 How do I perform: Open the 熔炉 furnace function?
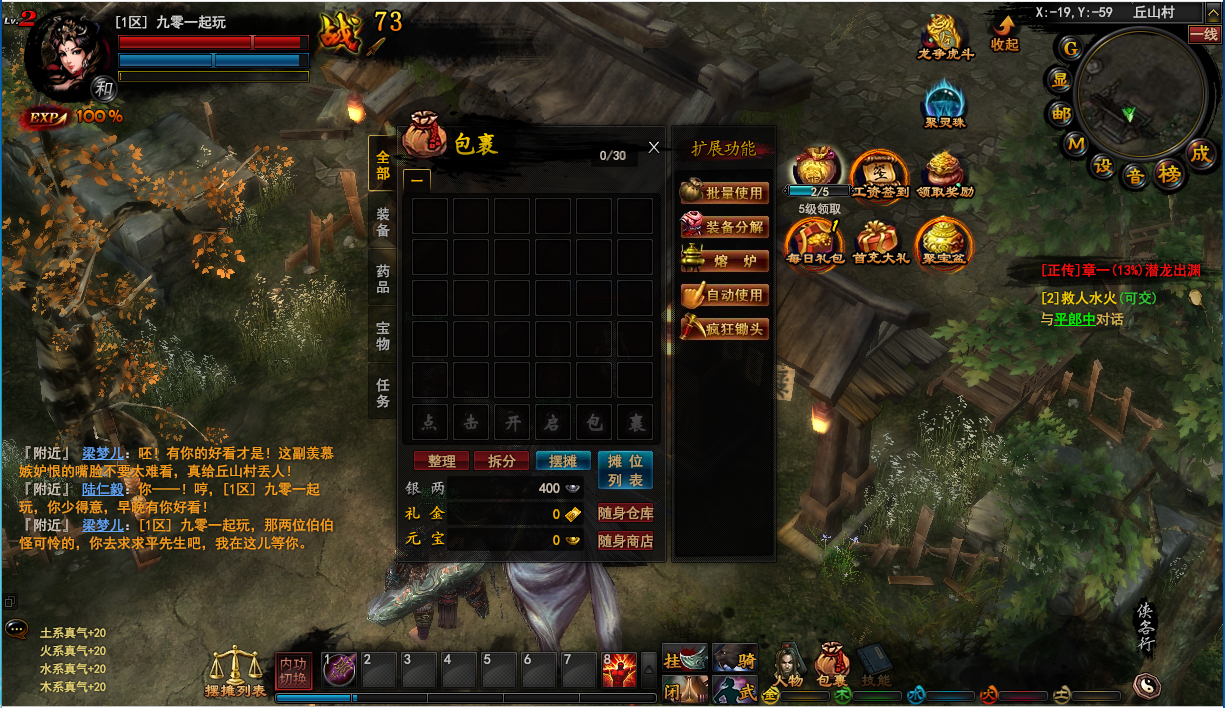pos(725,261)
